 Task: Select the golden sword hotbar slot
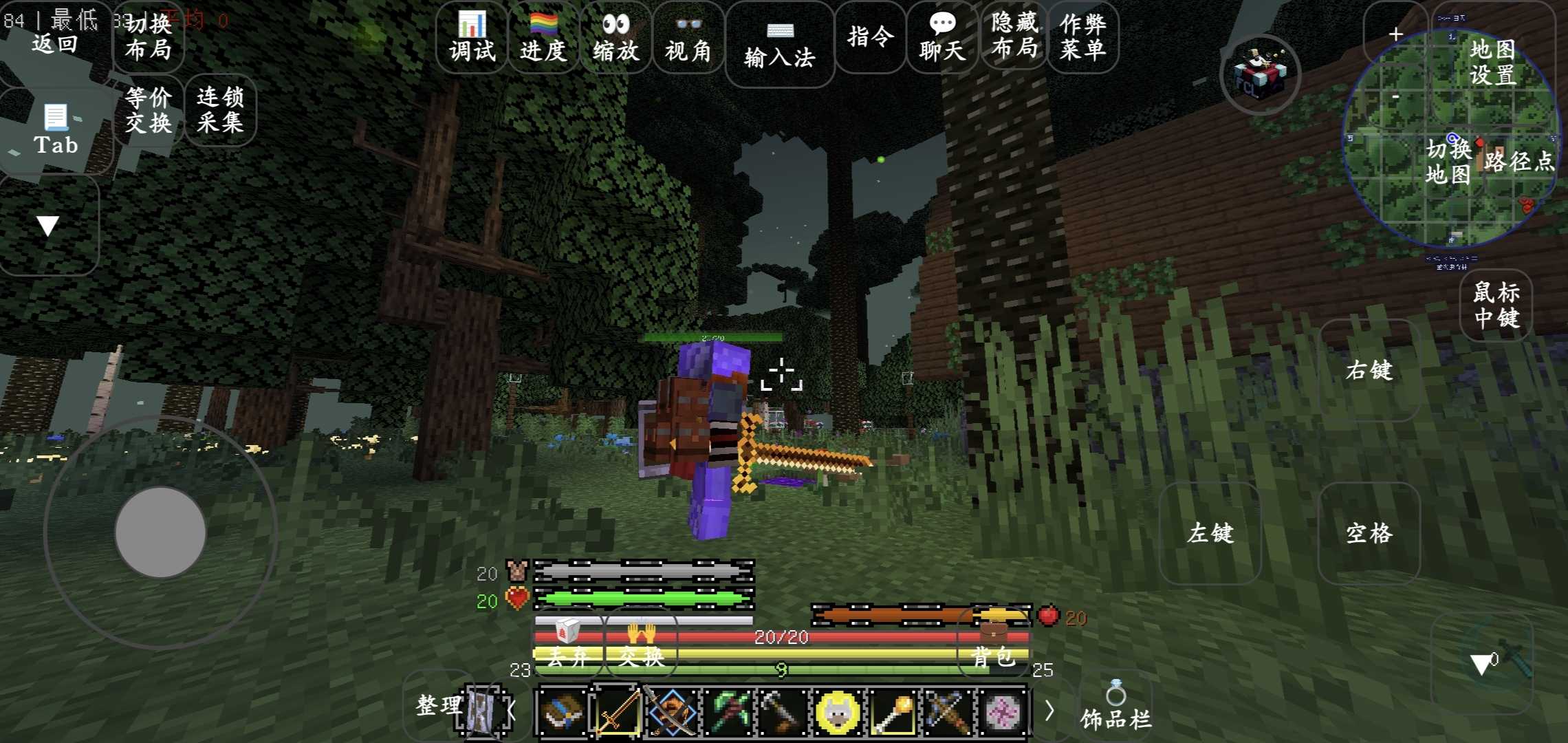click(x=616, y=711)
